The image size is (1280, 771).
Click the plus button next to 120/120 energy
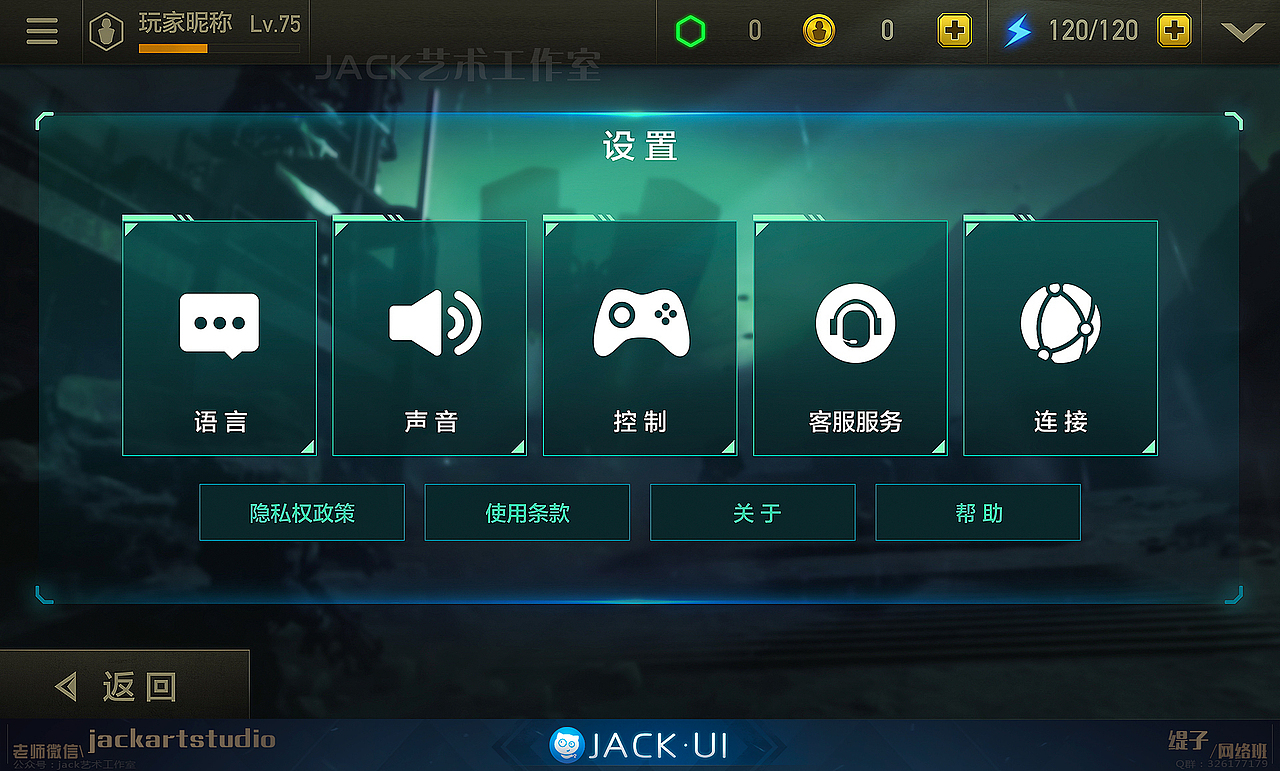1175,30
